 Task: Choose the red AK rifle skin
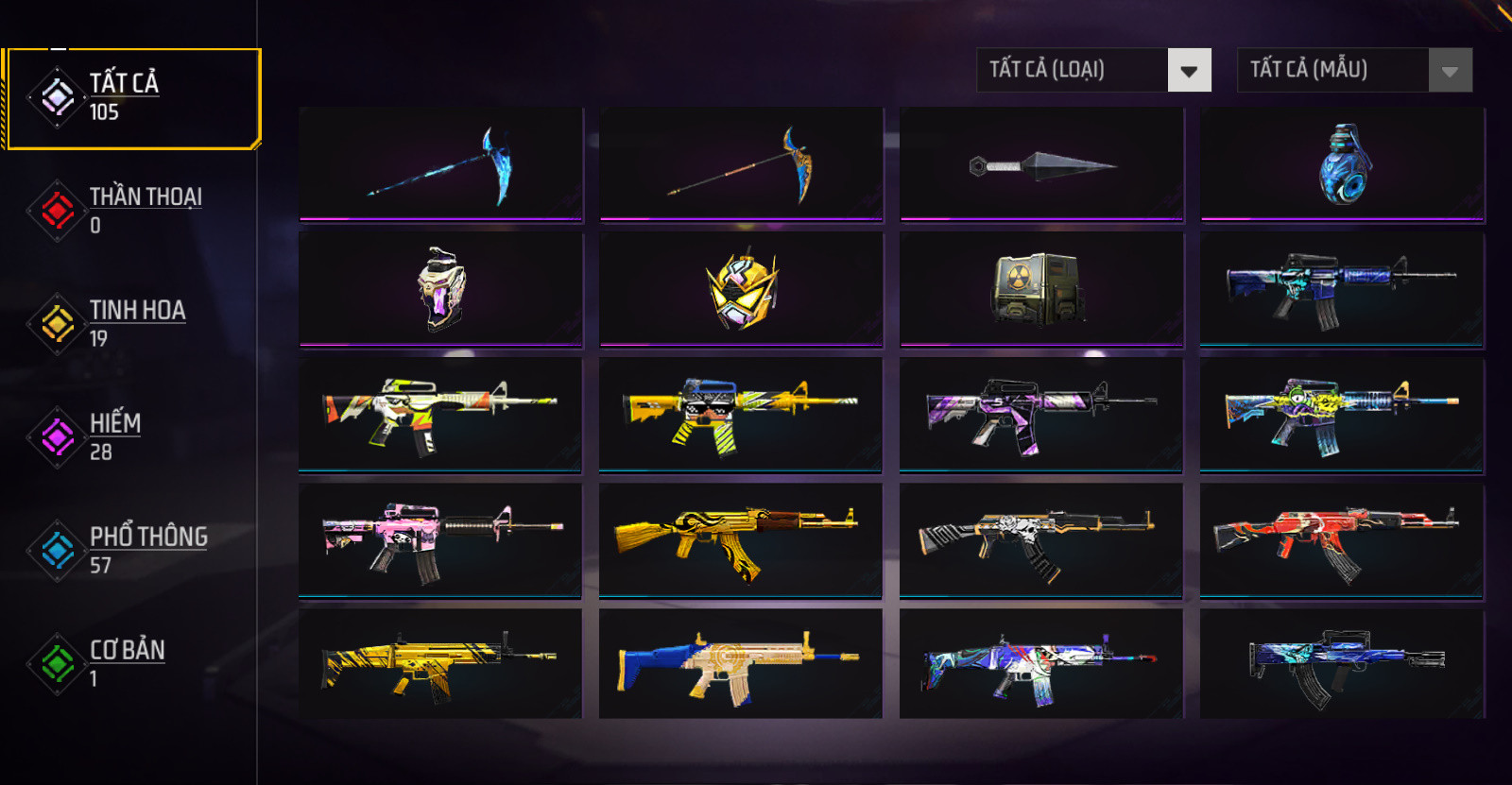[1342, 540]
